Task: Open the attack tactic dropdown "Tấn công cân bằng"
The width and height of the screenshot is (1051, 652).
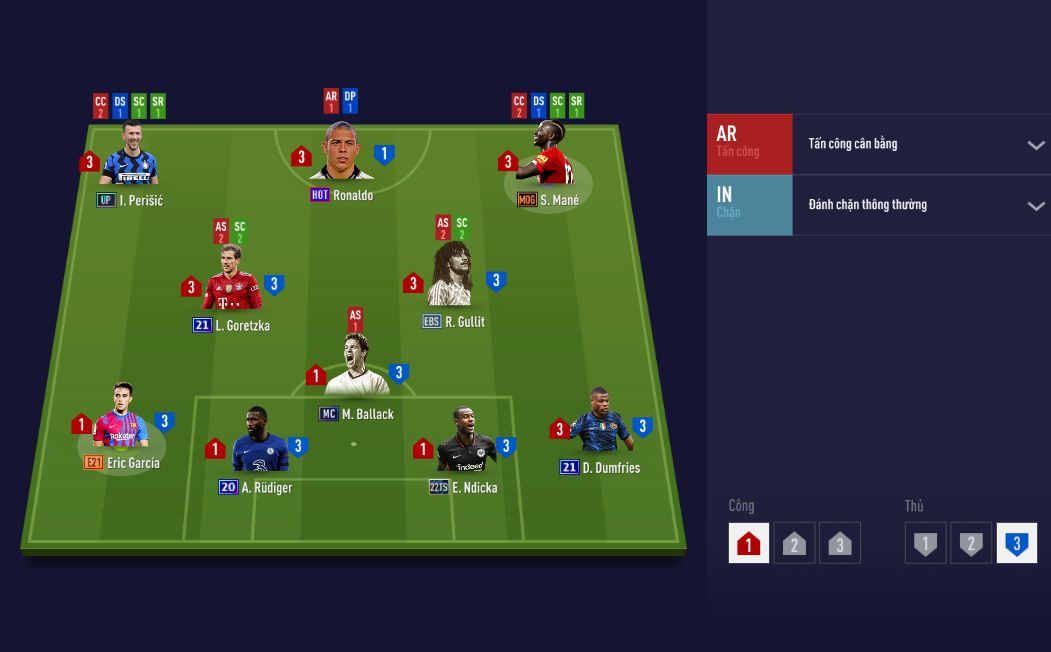Action: 920,145
